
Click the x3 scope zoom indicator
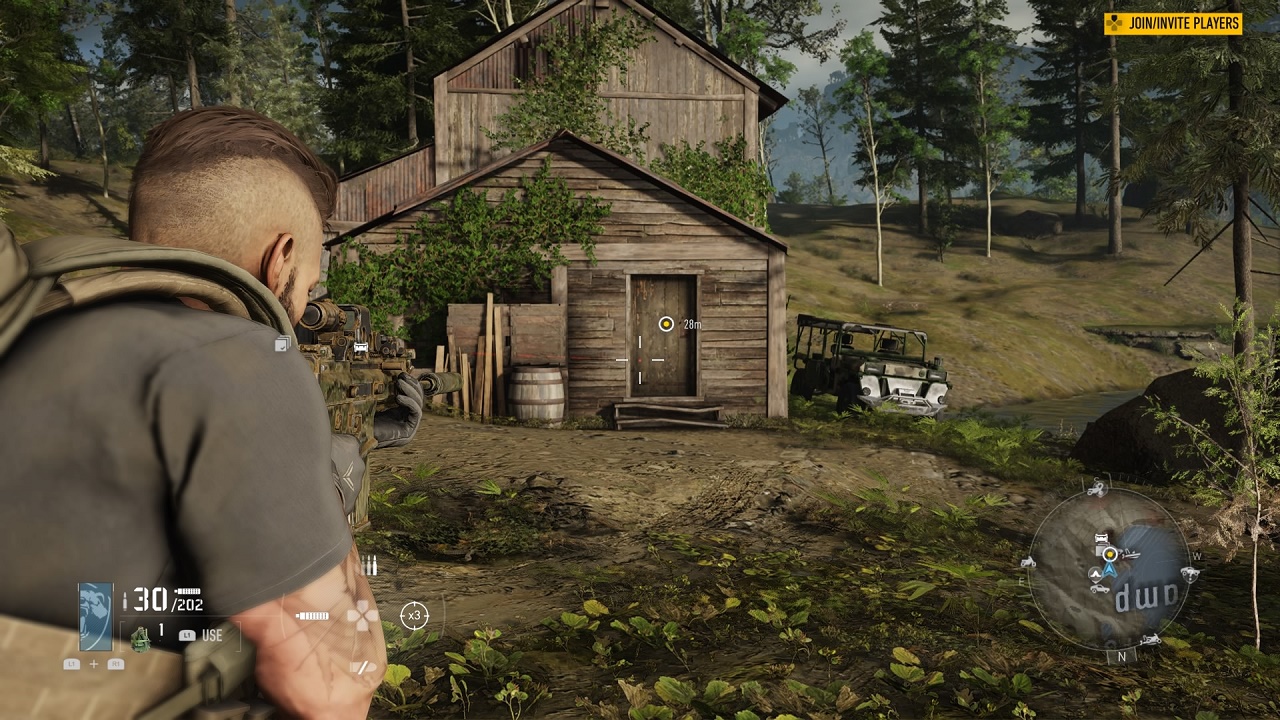coord(414,615)
